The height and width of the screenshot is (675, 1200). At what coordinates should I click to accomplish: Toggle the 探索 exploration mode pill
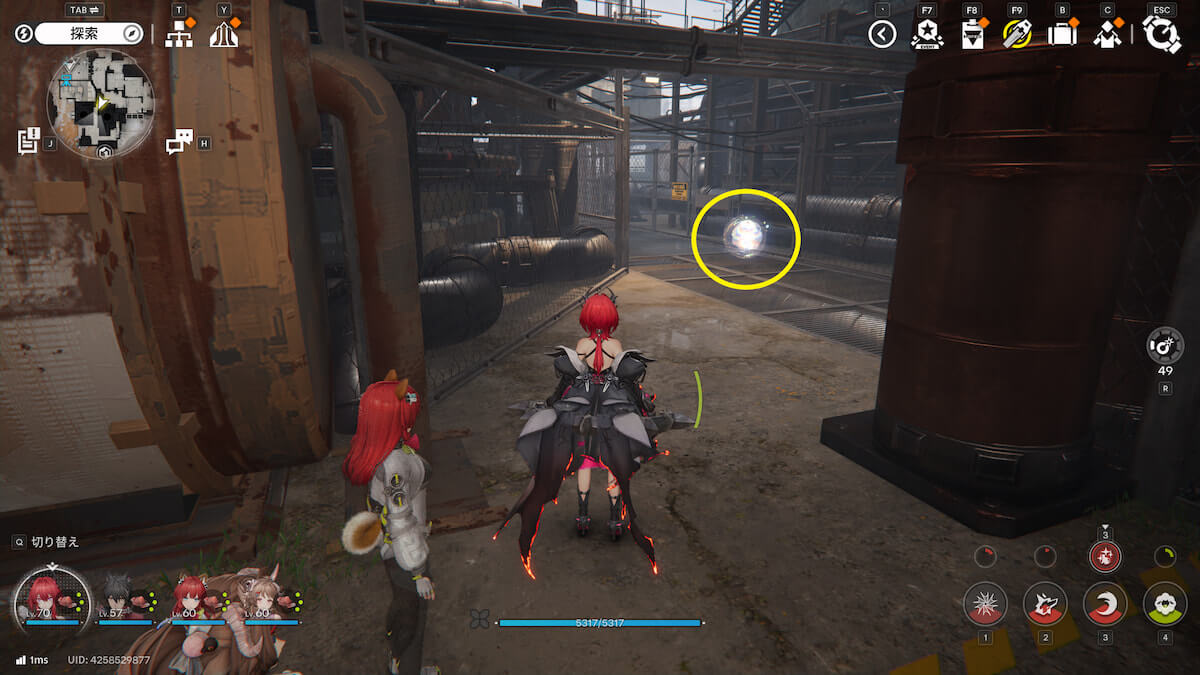coord(89,34)
